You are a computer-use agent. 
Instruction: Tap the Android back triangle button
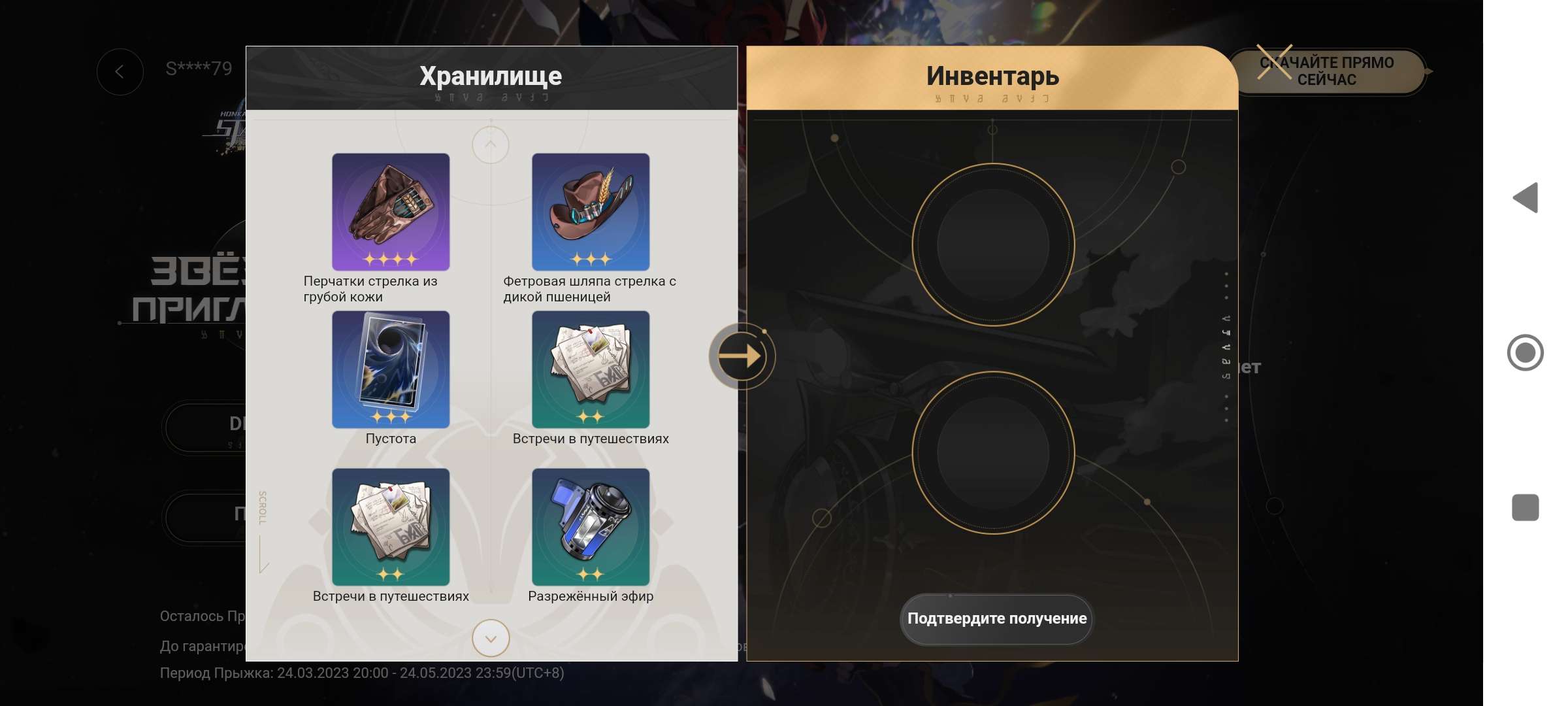[x=1526, y=197]
